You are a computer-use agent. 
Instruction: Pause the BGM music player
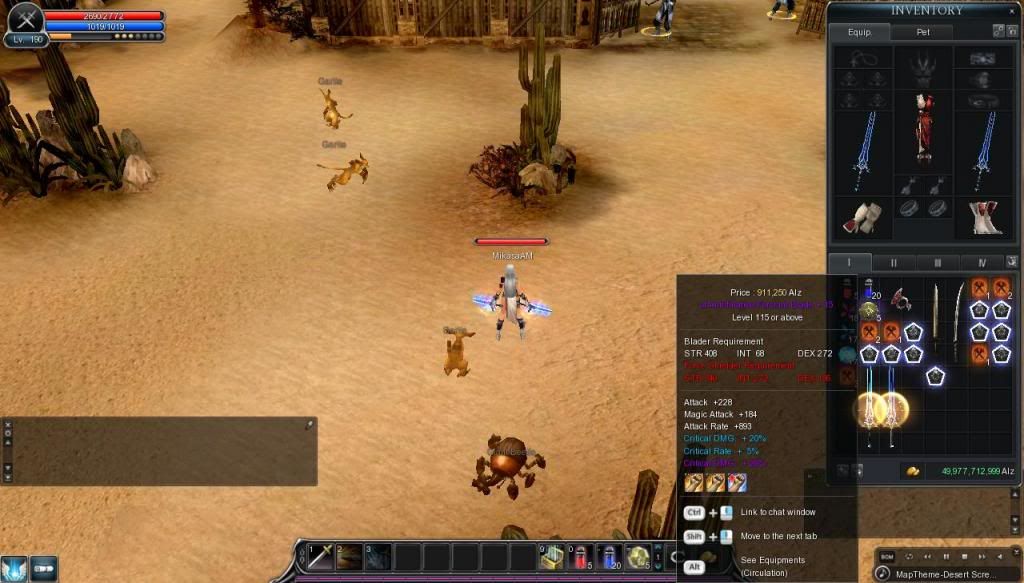click(947, 556)
